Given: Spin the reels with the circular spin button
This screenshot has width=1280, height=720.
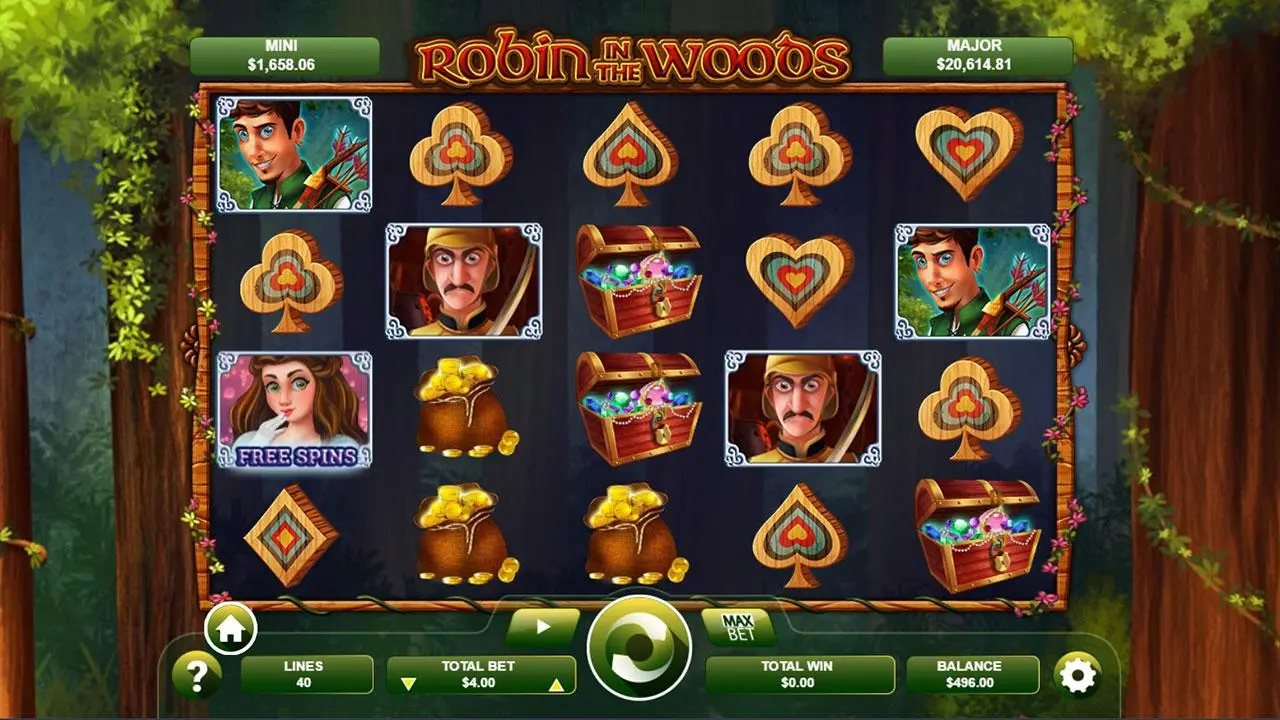Looking at the screenshot, I should [x=640, y=649].
